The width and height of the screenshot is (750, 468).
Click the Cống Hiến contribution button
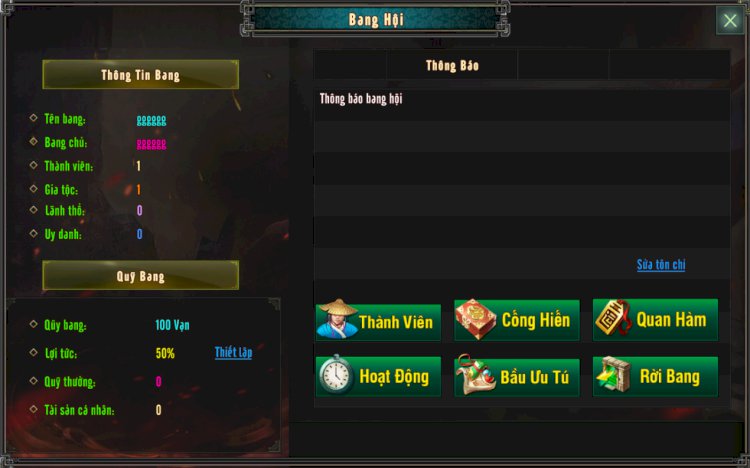tap(516, 320)
